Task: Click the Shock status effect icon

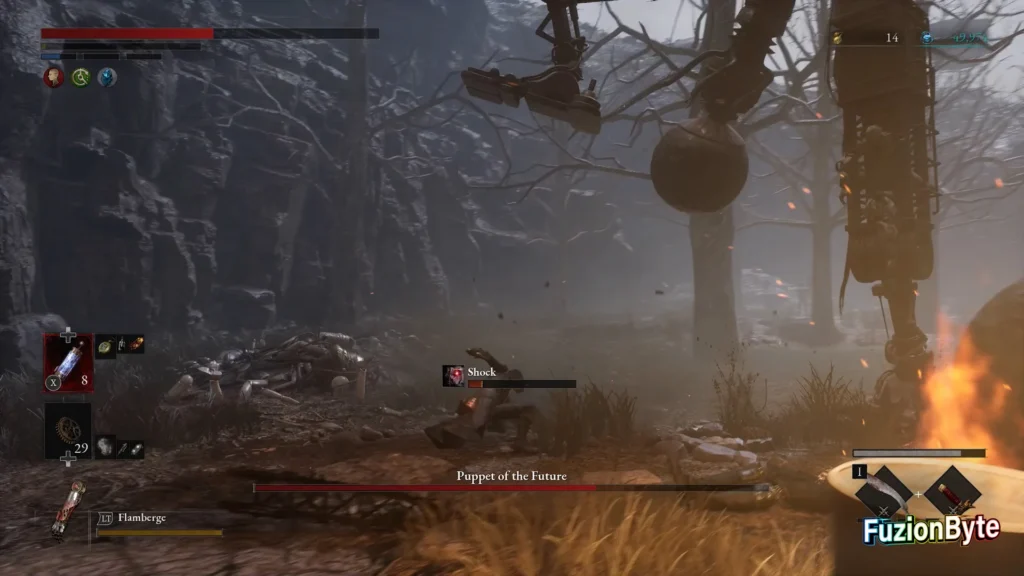Action: (454, 376)
